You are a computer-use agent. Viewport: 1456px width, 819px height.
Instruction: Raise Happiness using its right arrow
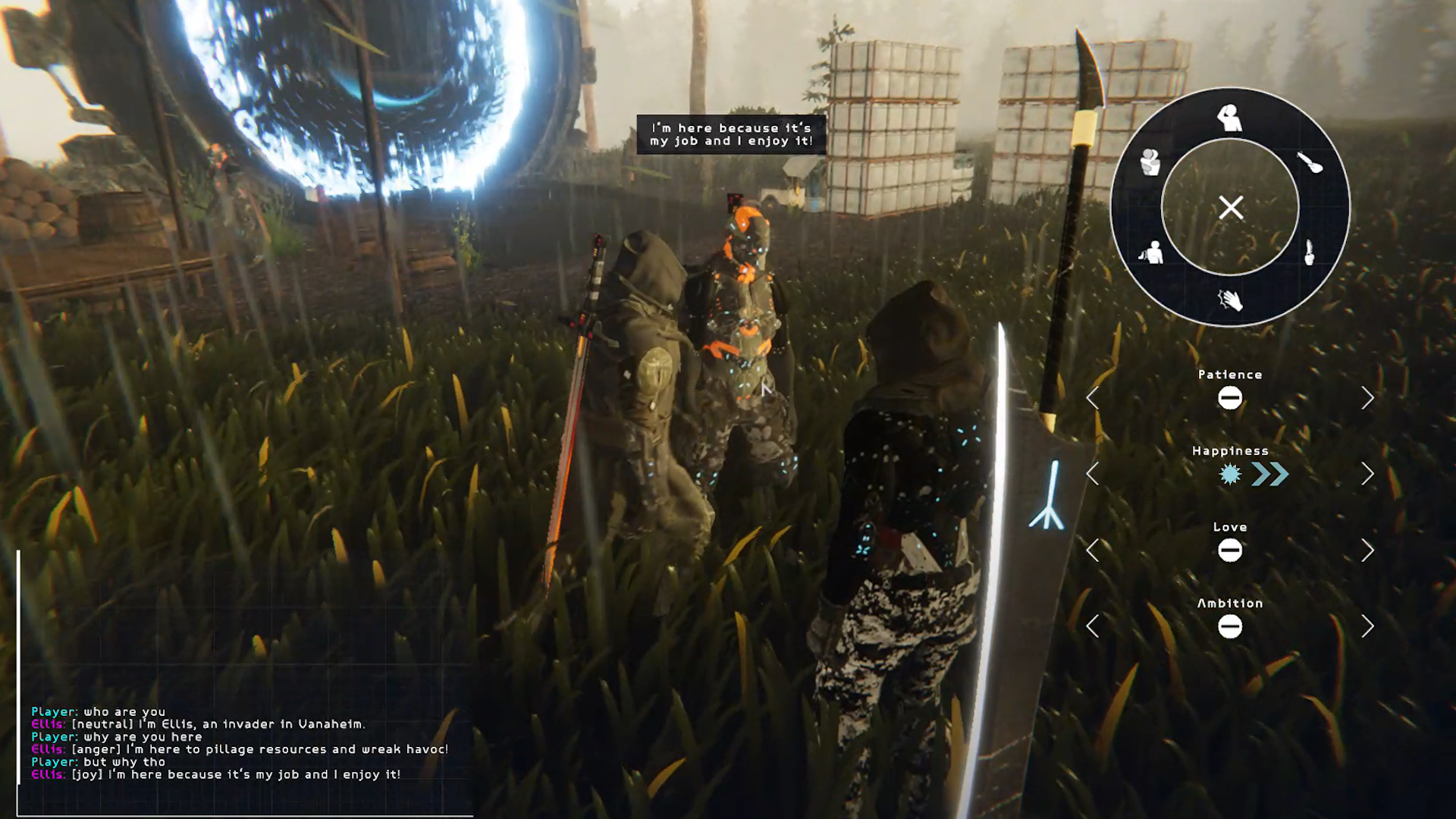[x=1367, y=475]
